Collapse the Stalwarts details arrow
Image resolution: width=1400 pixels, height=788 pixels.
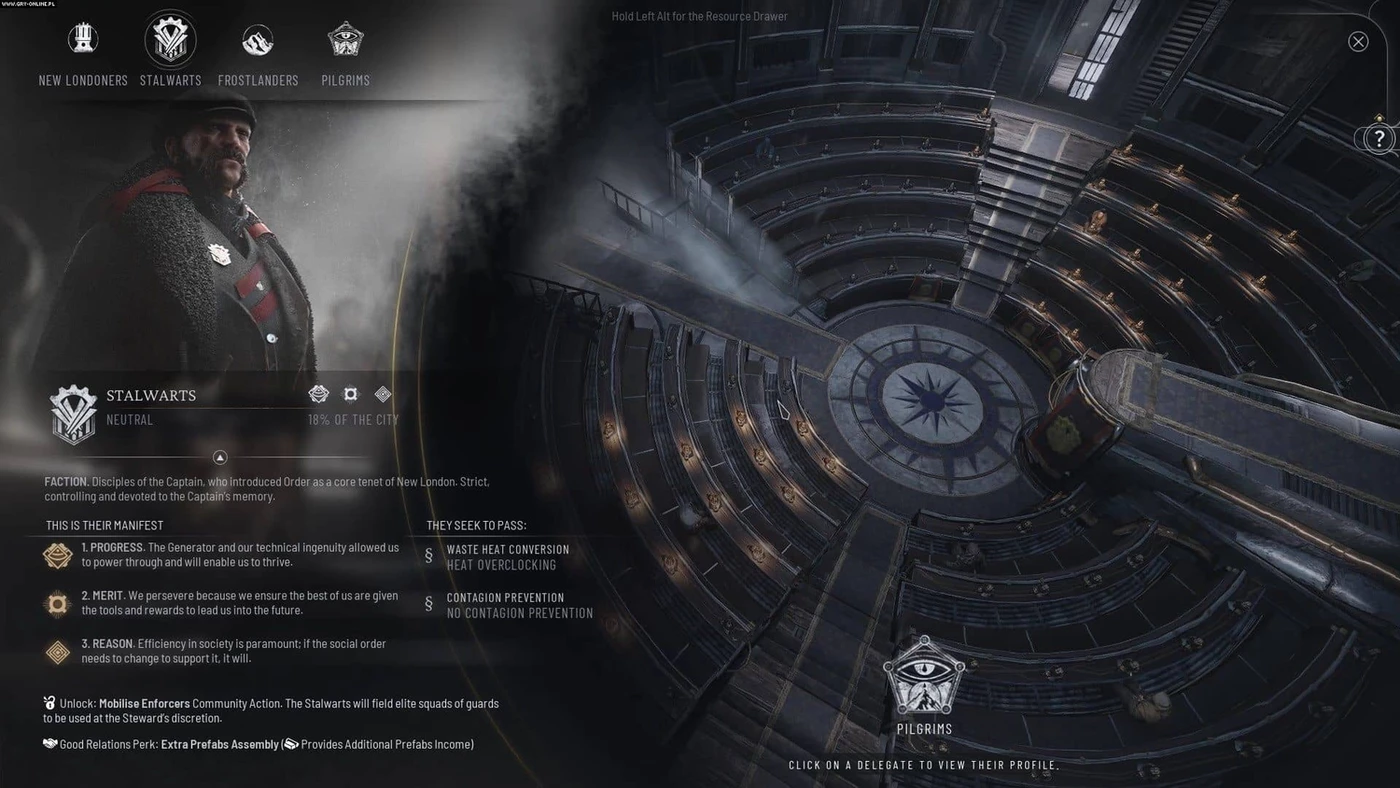[221, 457]
